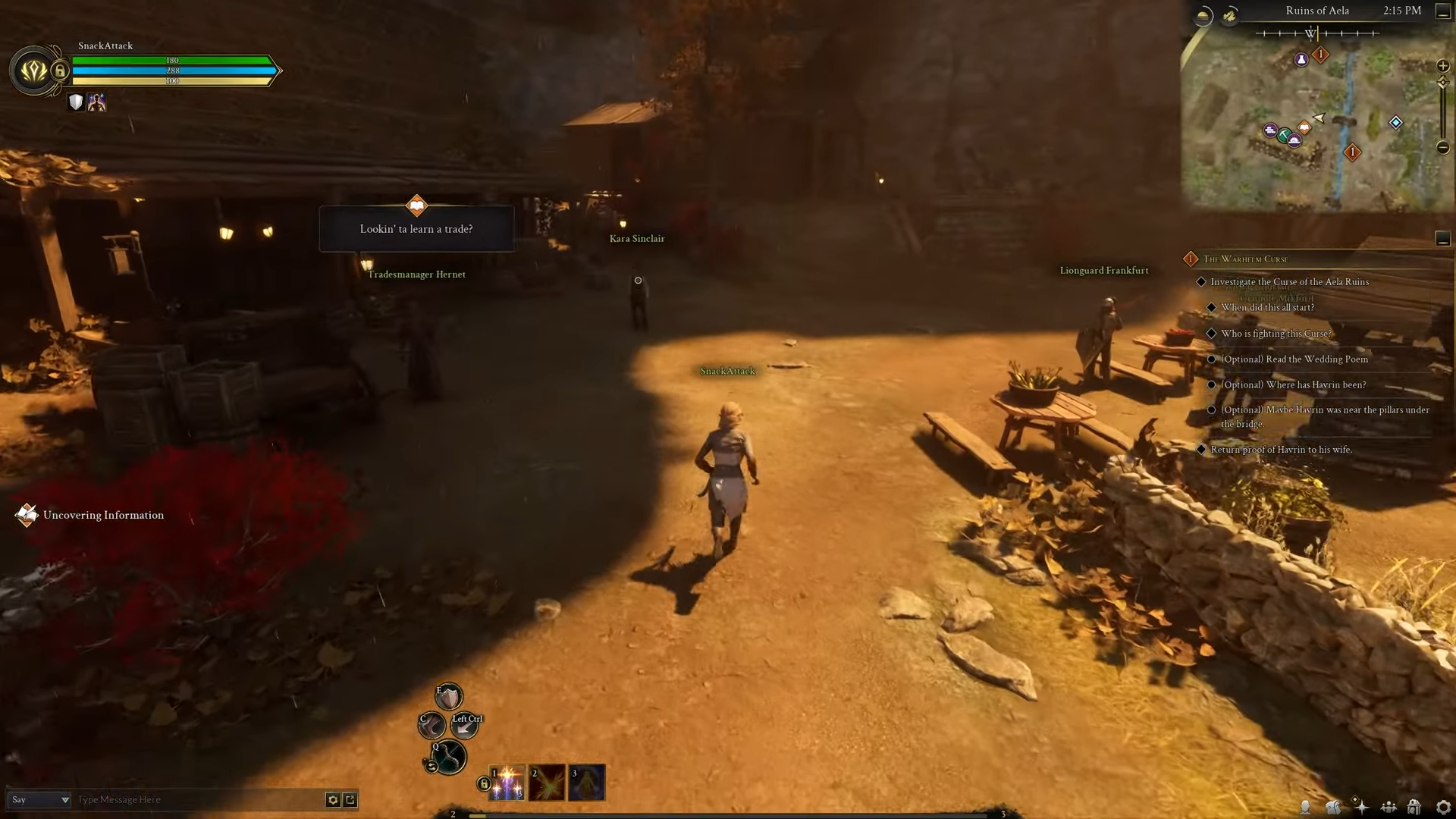Click the 'Read the Wedding Poem' objective

(x=1296, y=359)
